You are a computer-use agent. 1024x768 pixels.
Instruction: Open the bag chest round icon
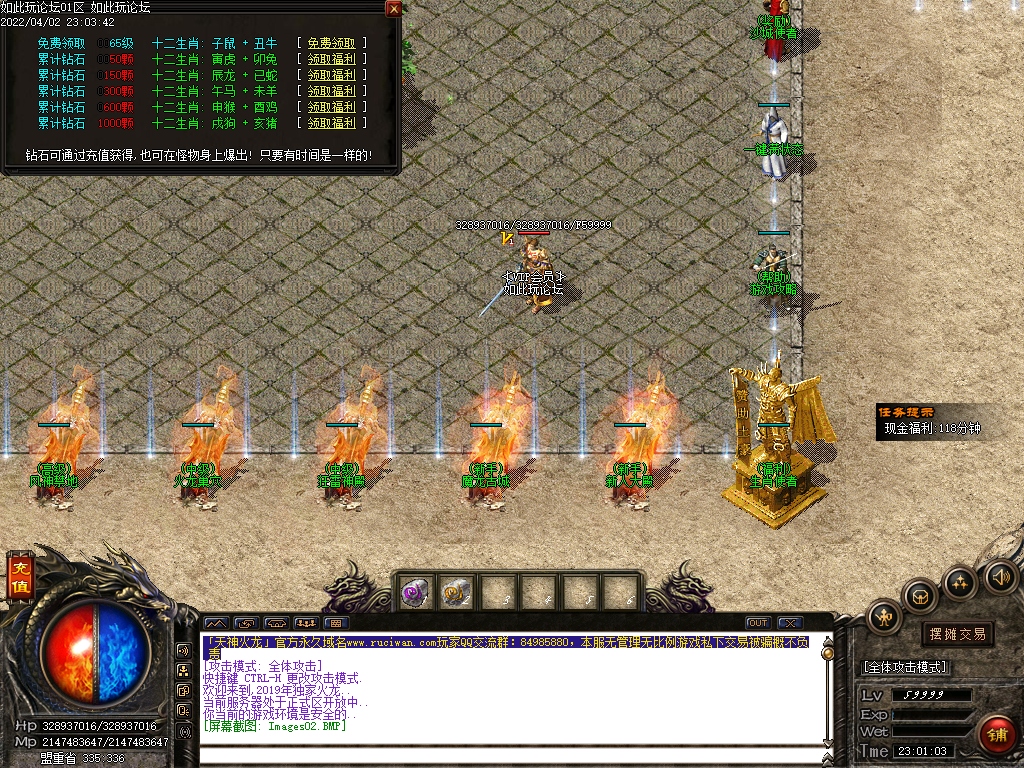[x=920, y=597]
